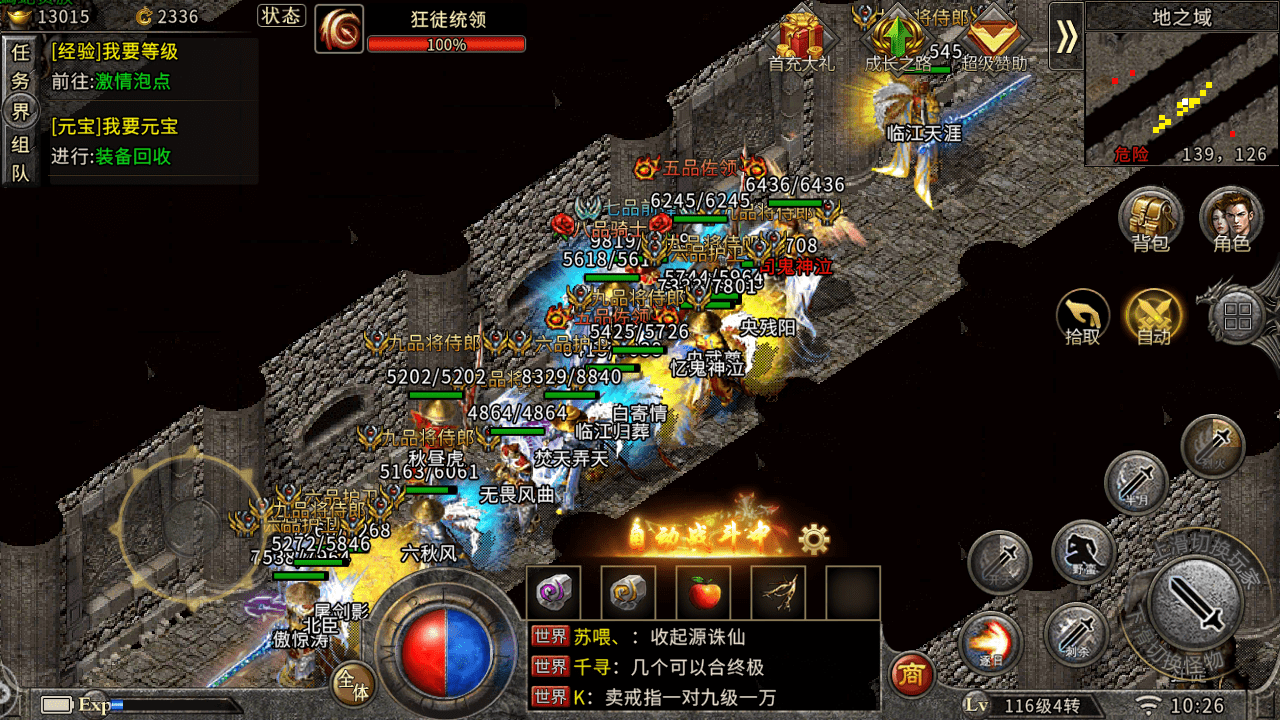Open the 商 shop button

click(x=910, y=676)
